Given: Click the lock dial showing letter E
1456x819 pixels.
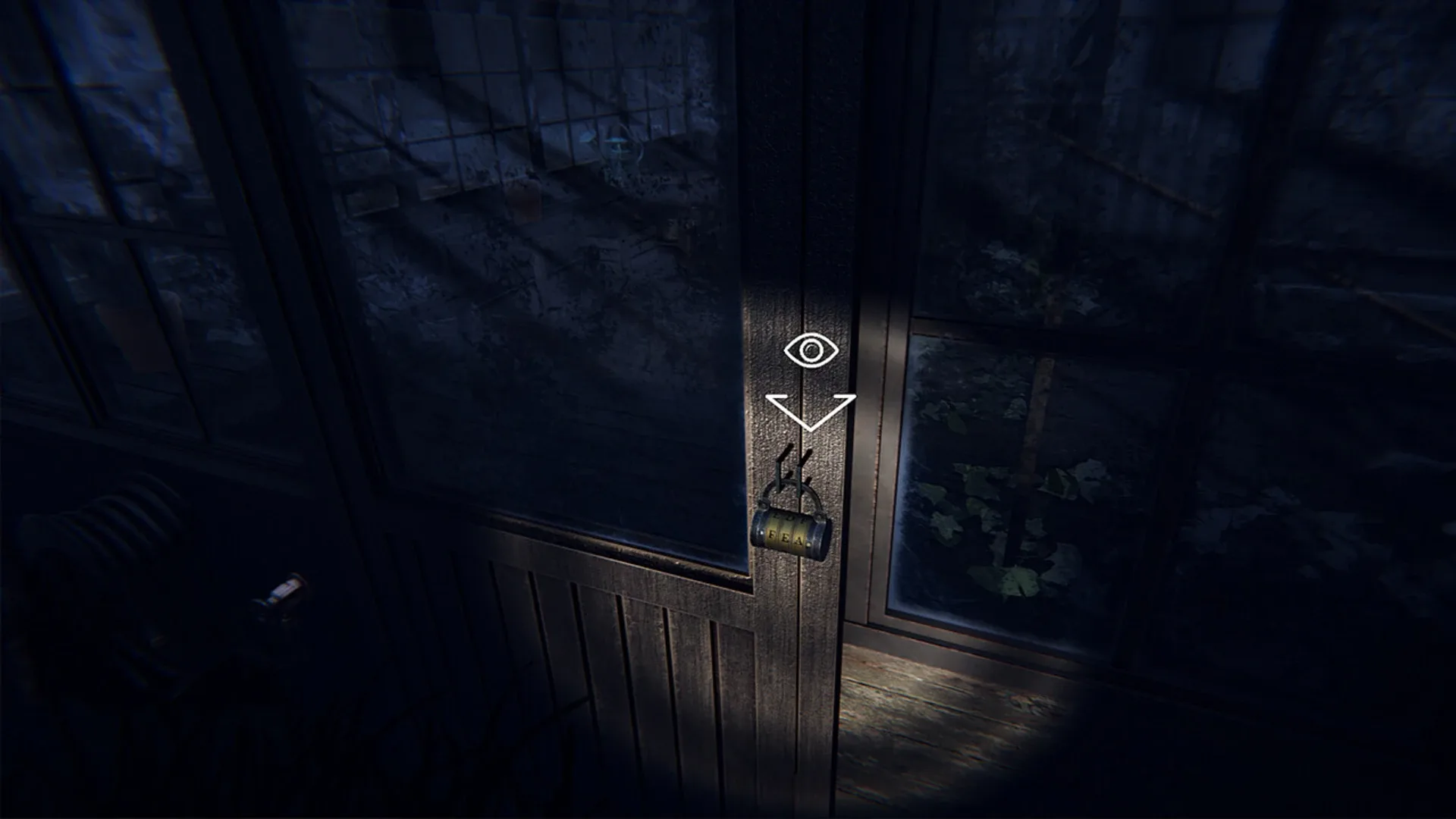Looking at the screenshot, I should tap(787, 536).
